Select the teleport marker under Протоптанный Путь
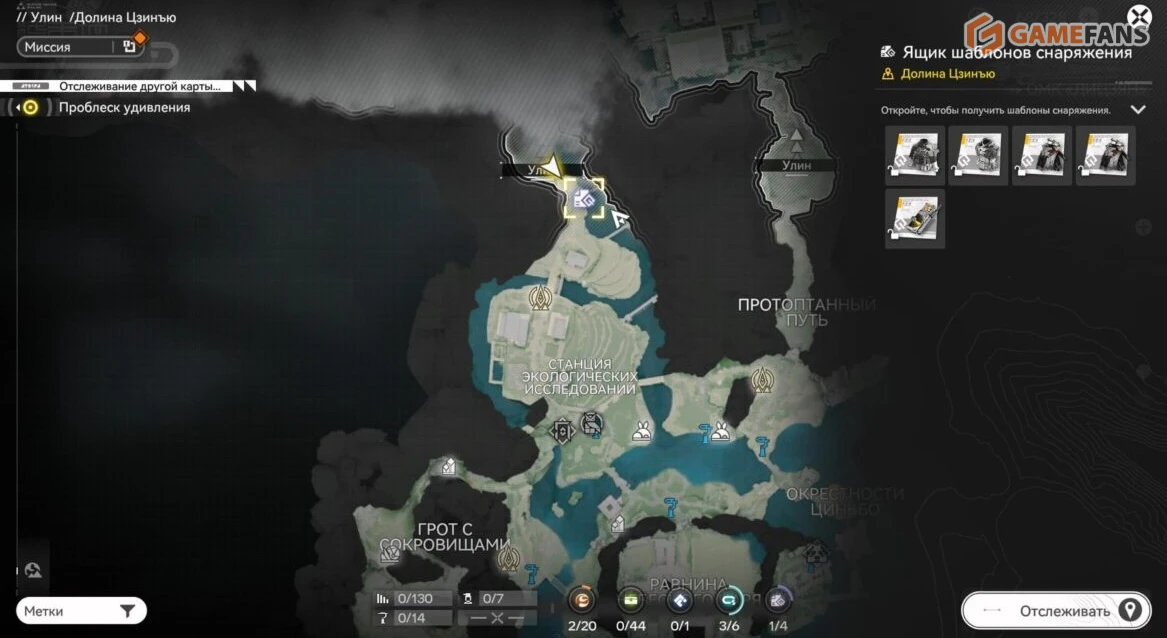 (x=763, y=380)
